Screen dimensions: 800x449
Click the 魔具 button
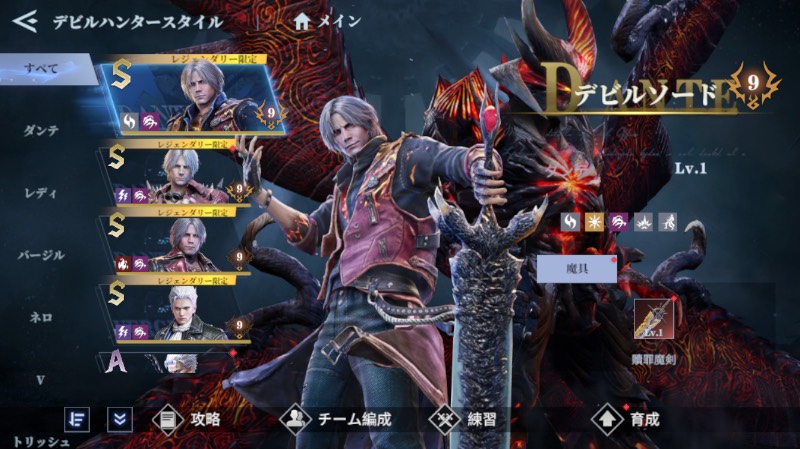coord(575,268)
